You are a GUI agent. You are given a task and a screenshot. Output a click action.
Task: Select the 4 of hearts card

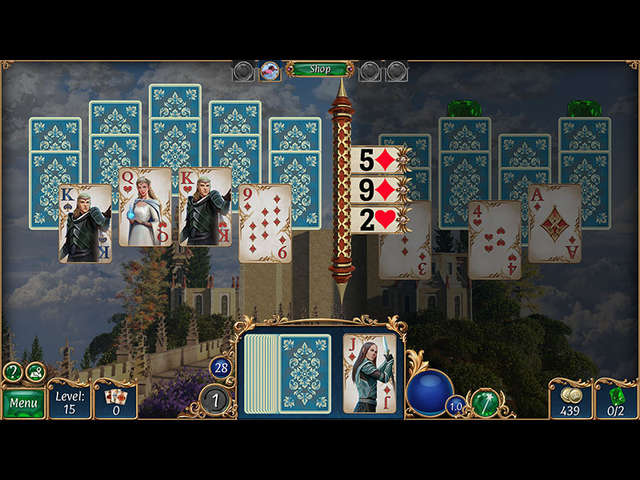(494, 238)
